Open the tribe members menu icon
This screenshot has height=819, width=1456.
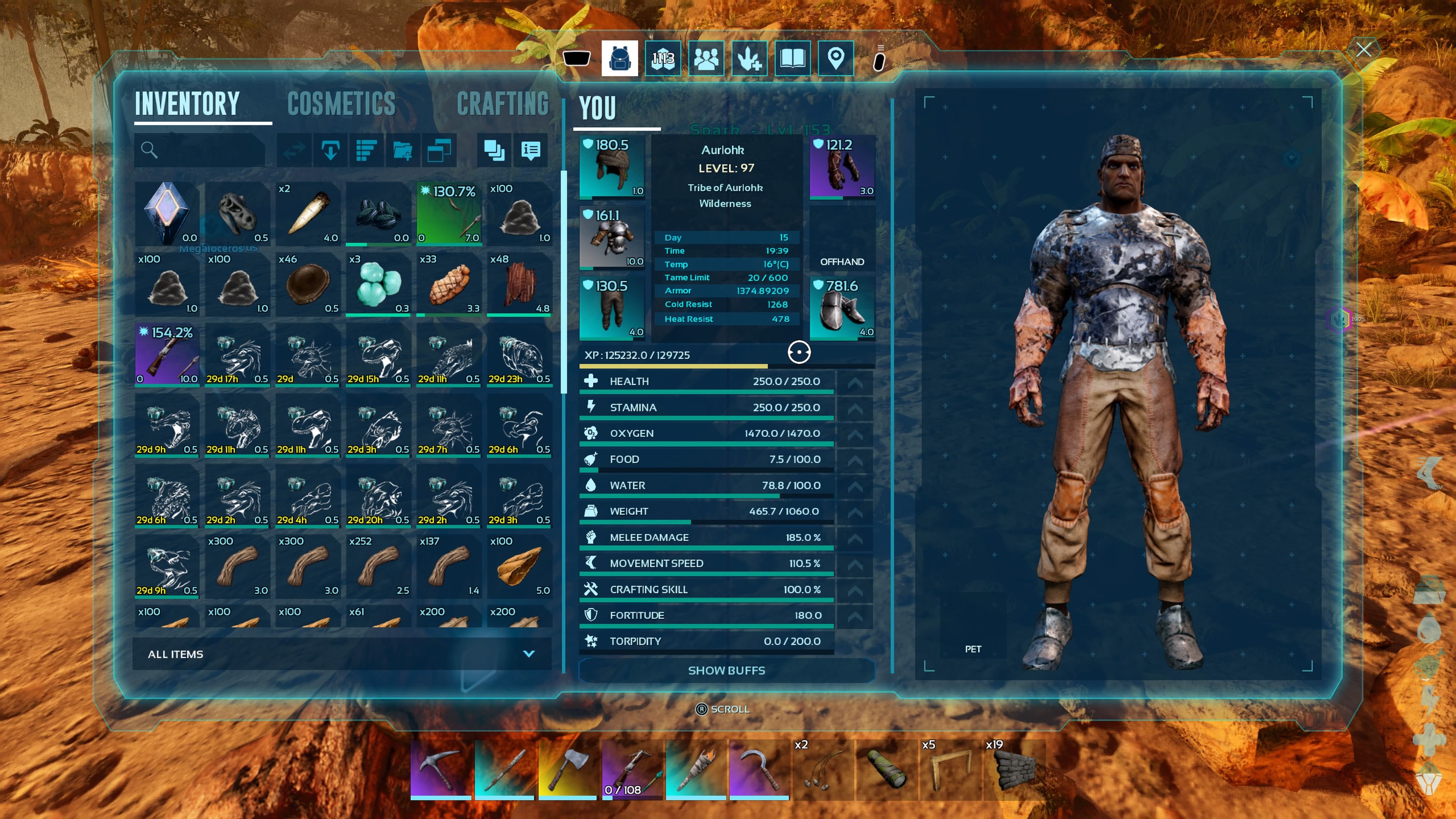click(706, 58)
